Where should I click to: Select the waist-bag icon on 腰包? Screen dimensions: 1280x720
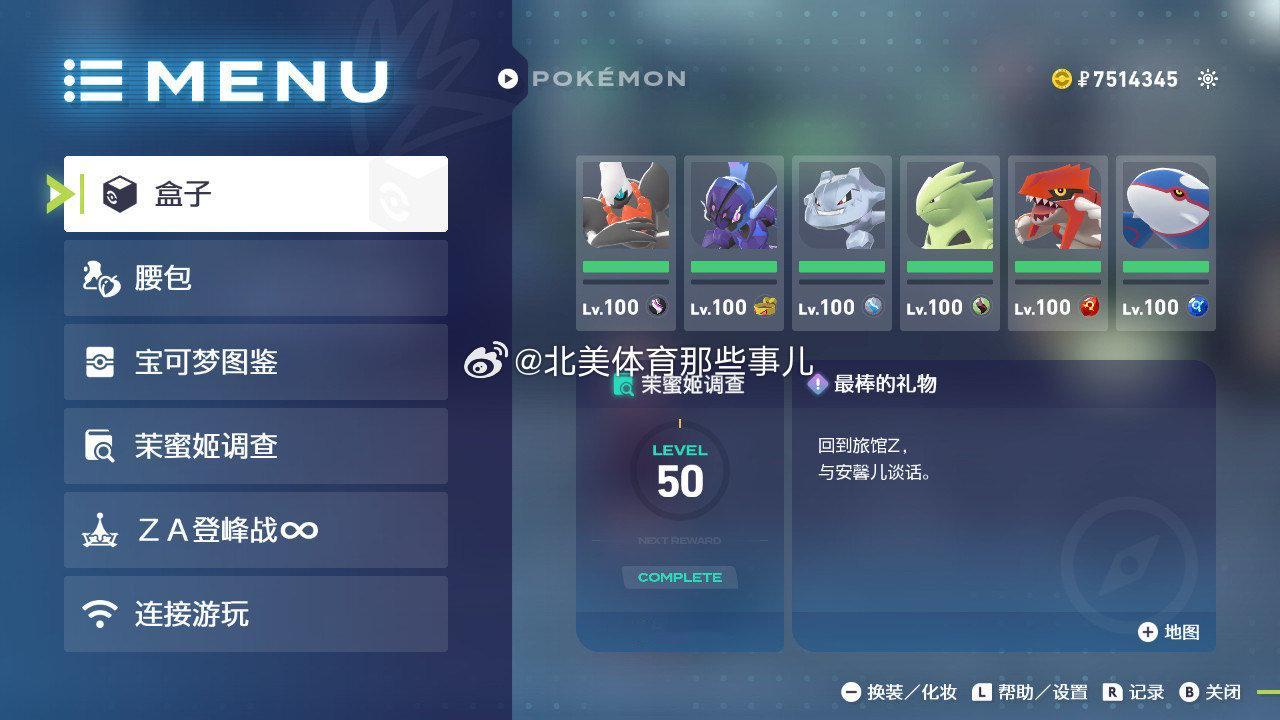click(99, 277)
